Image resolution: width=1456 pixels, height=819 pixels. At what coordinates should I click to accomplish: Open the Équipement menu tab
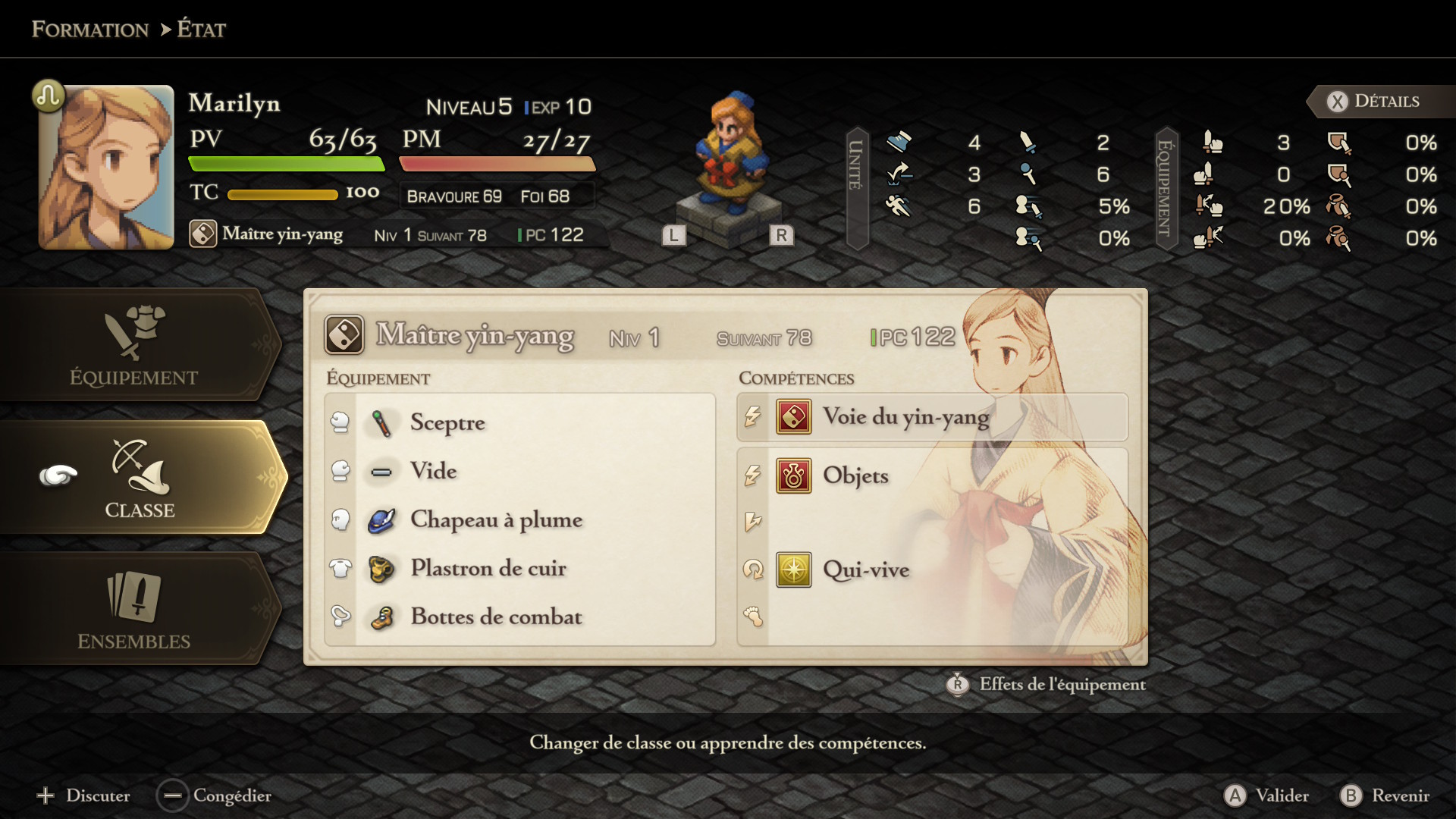tap(134, 346)
